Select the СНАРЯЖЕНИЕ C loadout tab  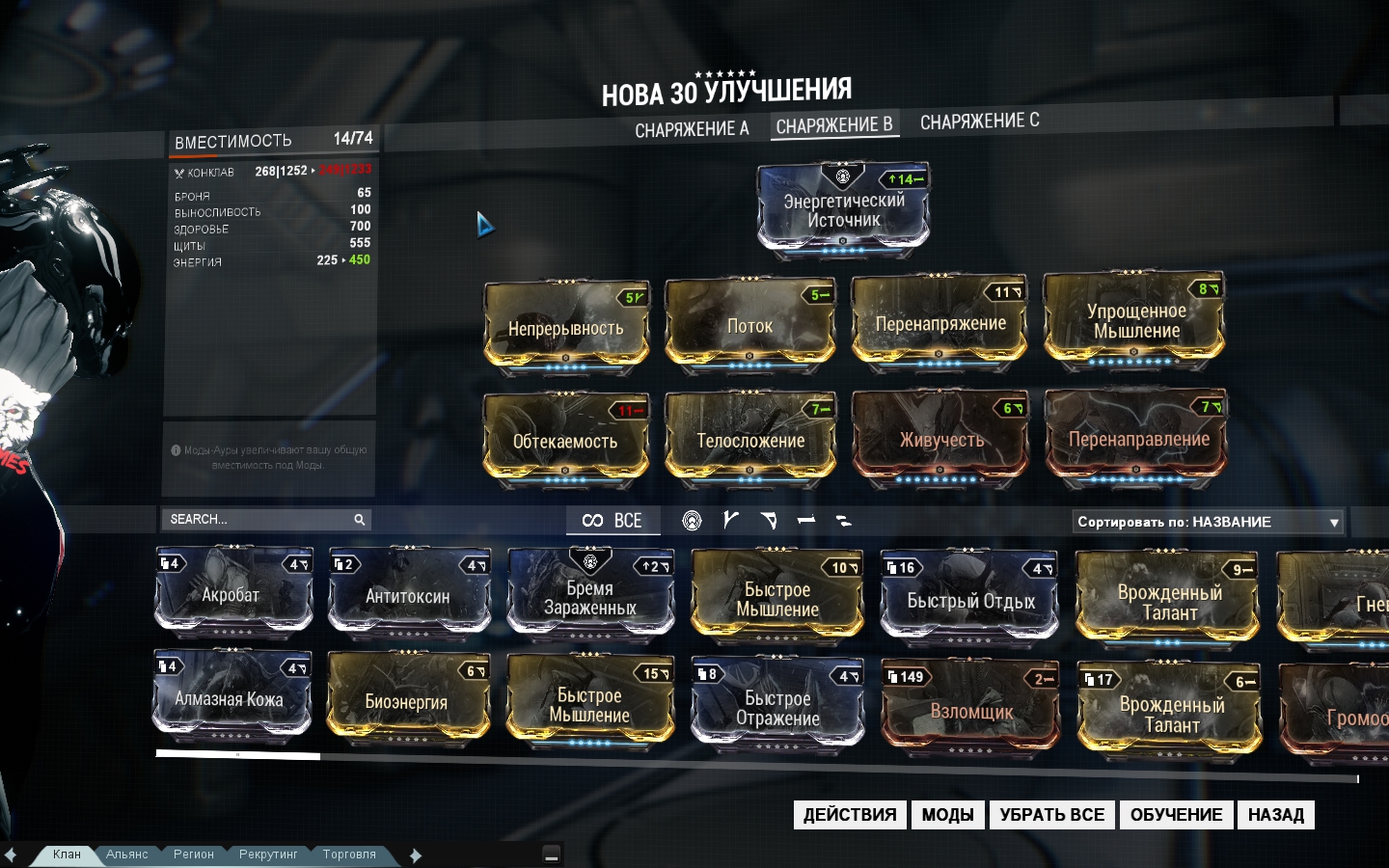point(979,122)
